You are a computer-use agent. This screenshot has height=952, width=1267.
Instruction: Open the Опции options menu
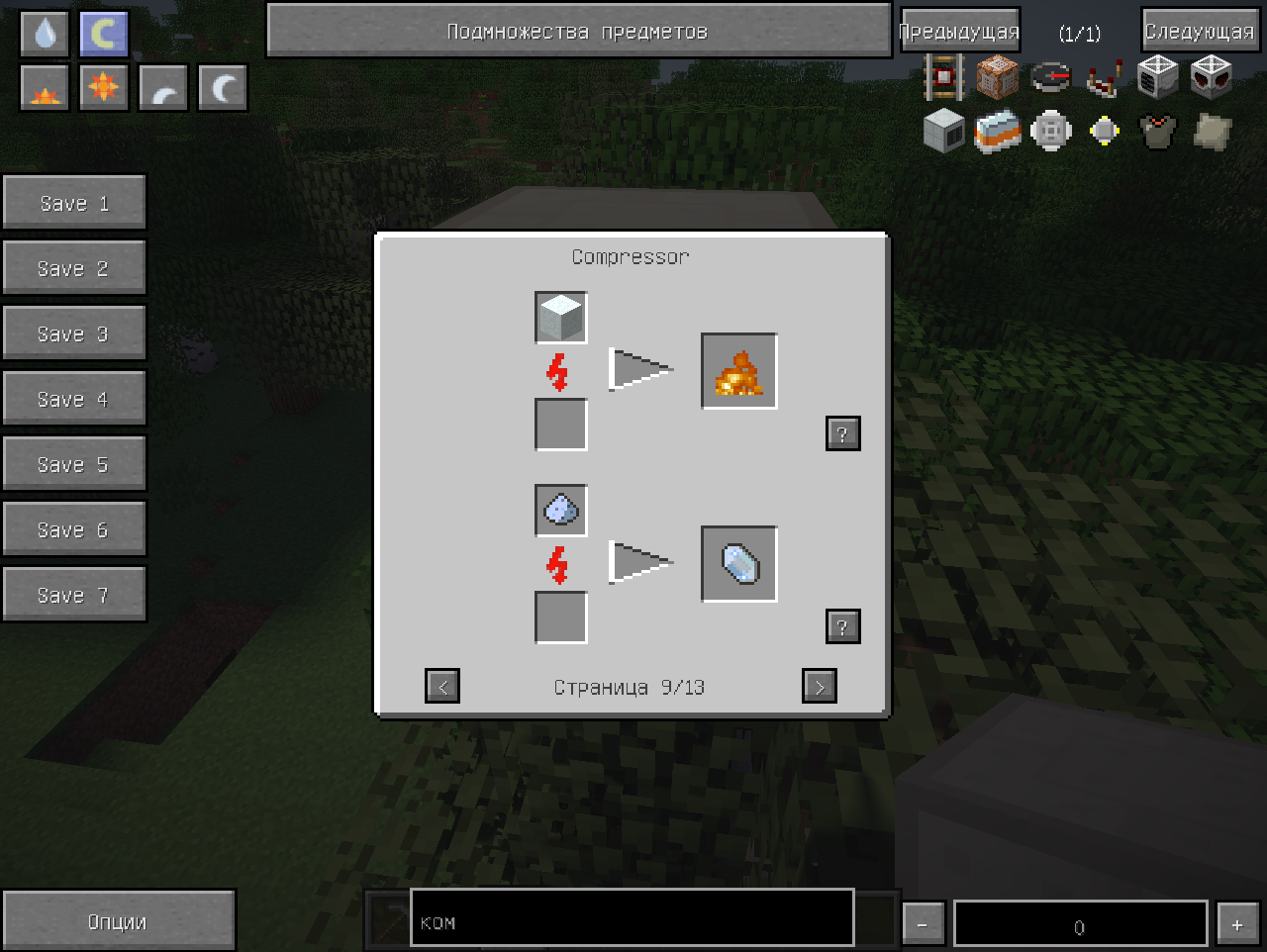tap(118, 921)
